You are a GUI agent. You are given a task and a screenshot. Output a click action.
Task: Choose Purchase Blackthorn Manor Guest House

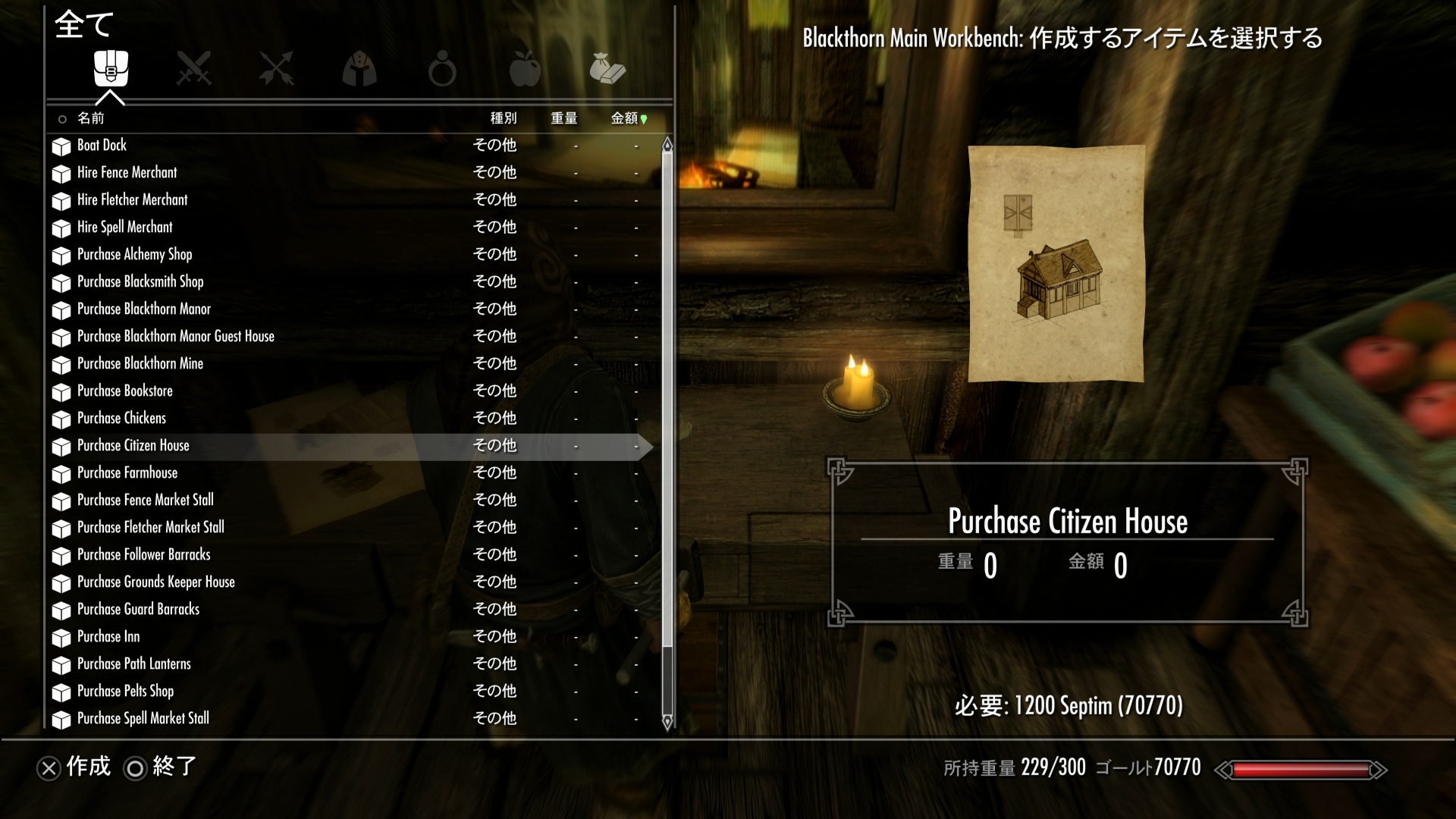point(175,337)
